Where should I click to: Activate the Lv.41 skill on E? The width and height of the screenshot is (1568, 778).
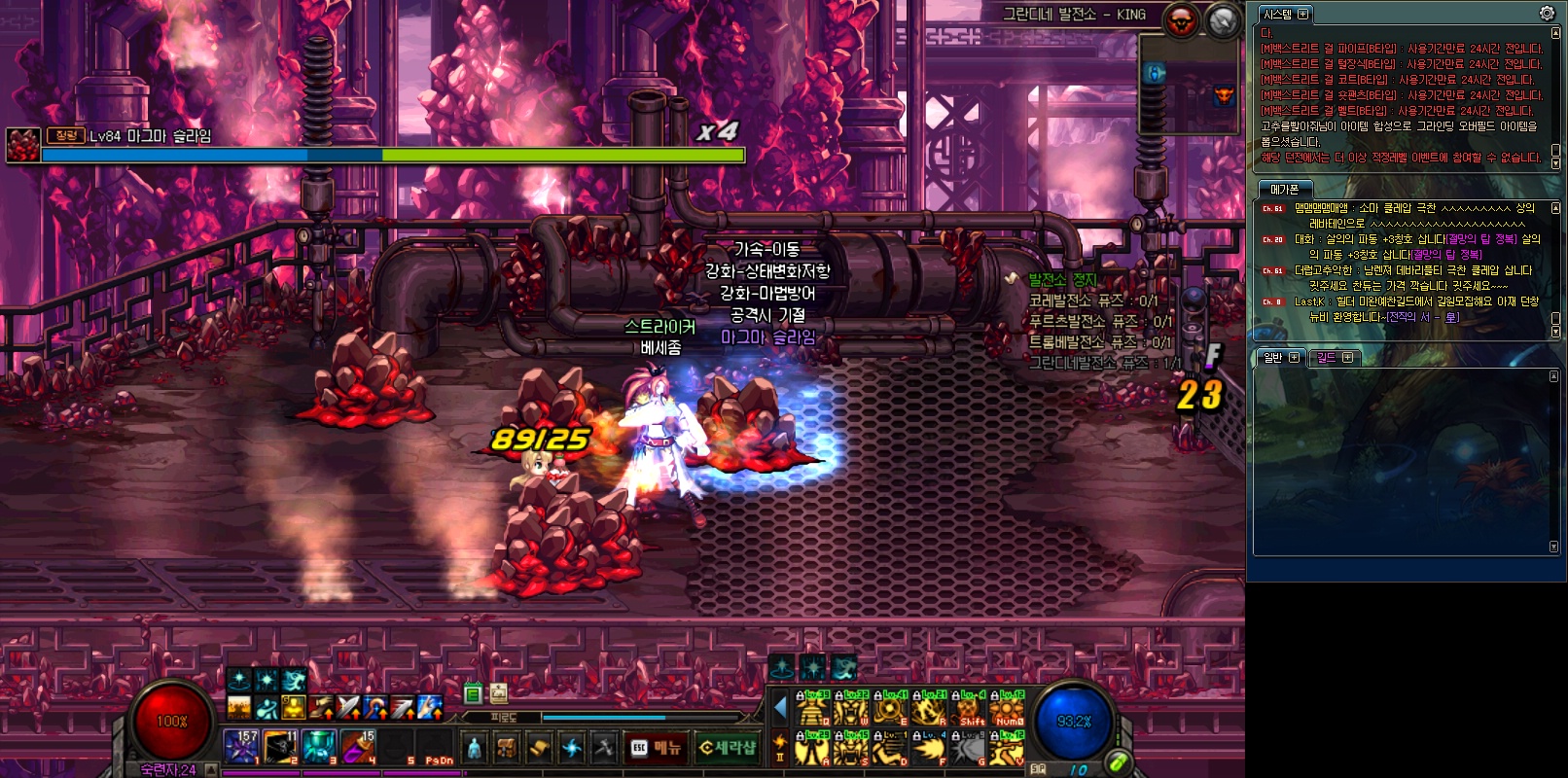[x=889, y=710]
